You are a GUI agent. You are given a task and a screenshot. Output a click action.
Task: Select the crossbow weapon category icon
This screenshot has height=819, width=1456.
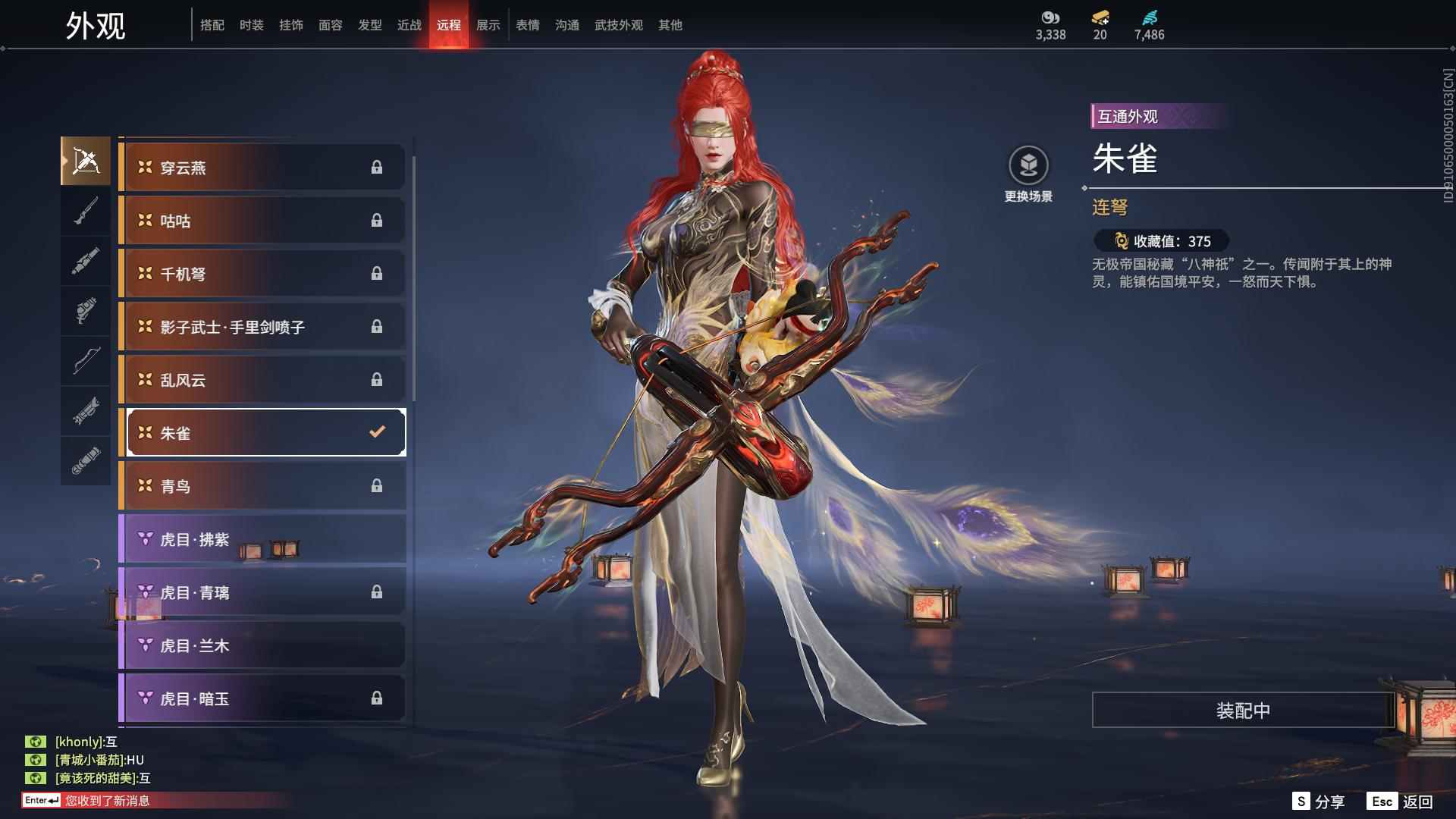86,161
